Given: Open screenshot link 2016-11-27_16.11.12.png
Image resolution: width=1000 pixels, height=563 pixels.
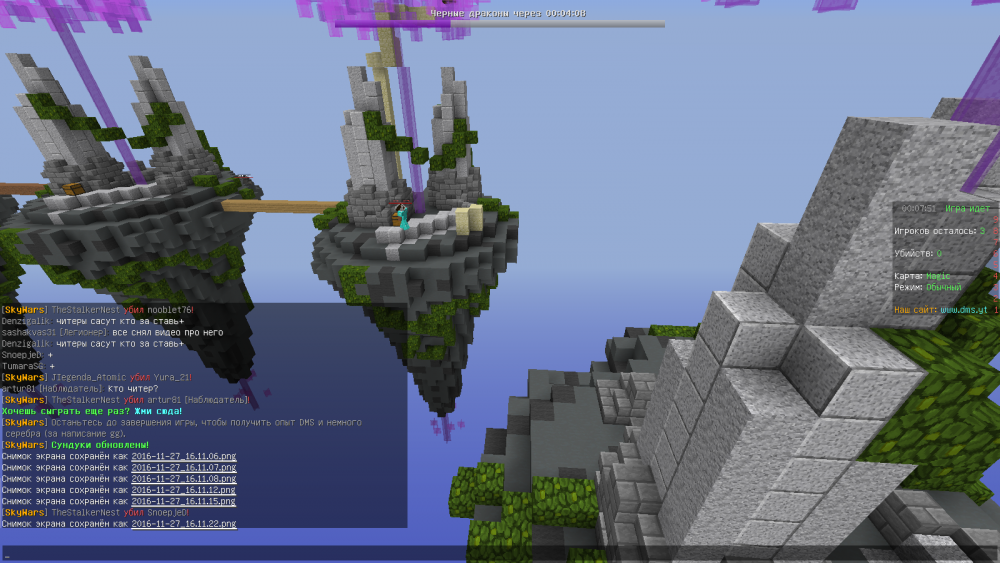Looking at the screenshot, I should coord(184,490).
